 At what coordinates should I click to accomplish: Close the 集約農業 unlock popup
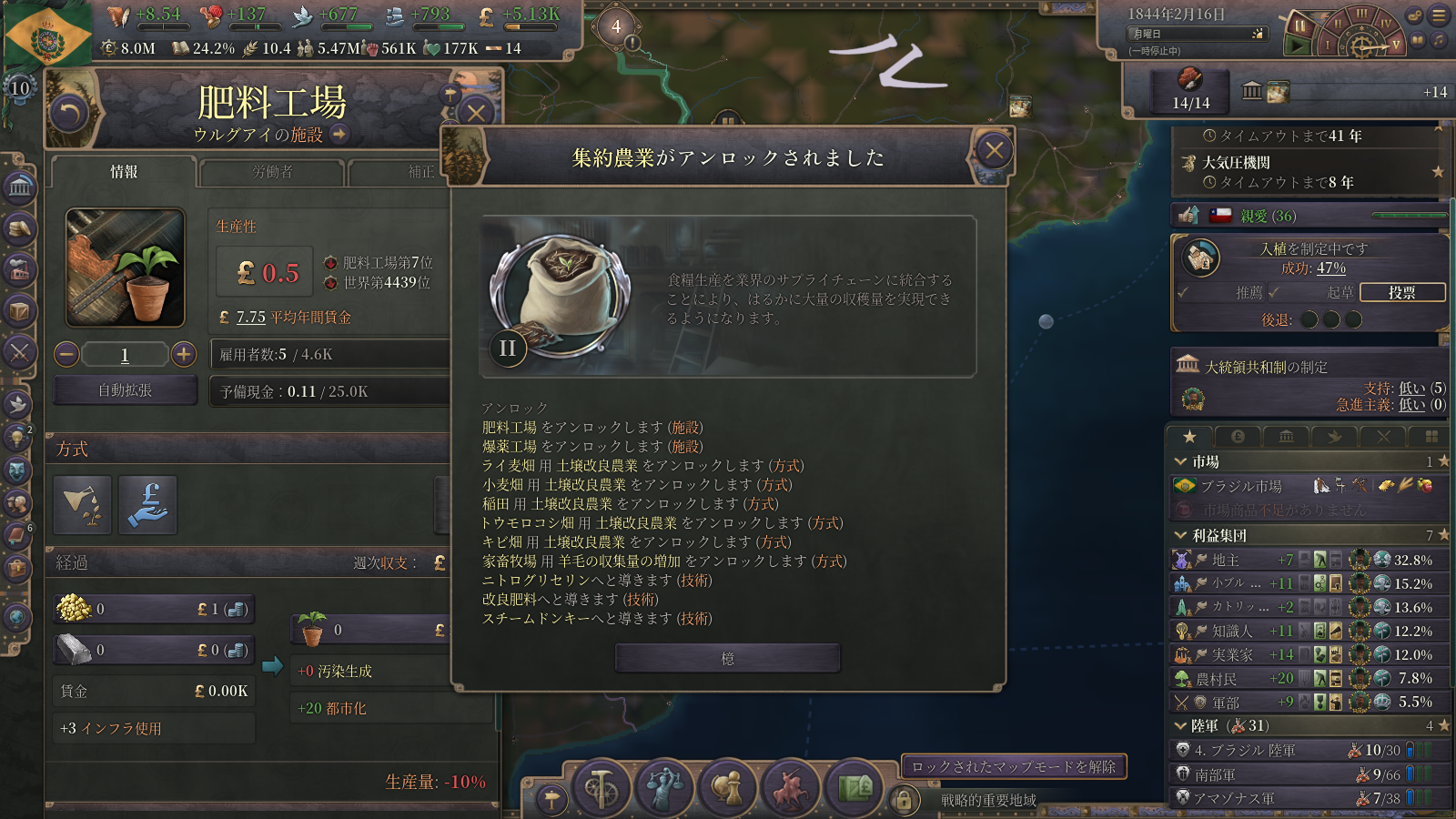pyautogui.click(x=994, y=150)
